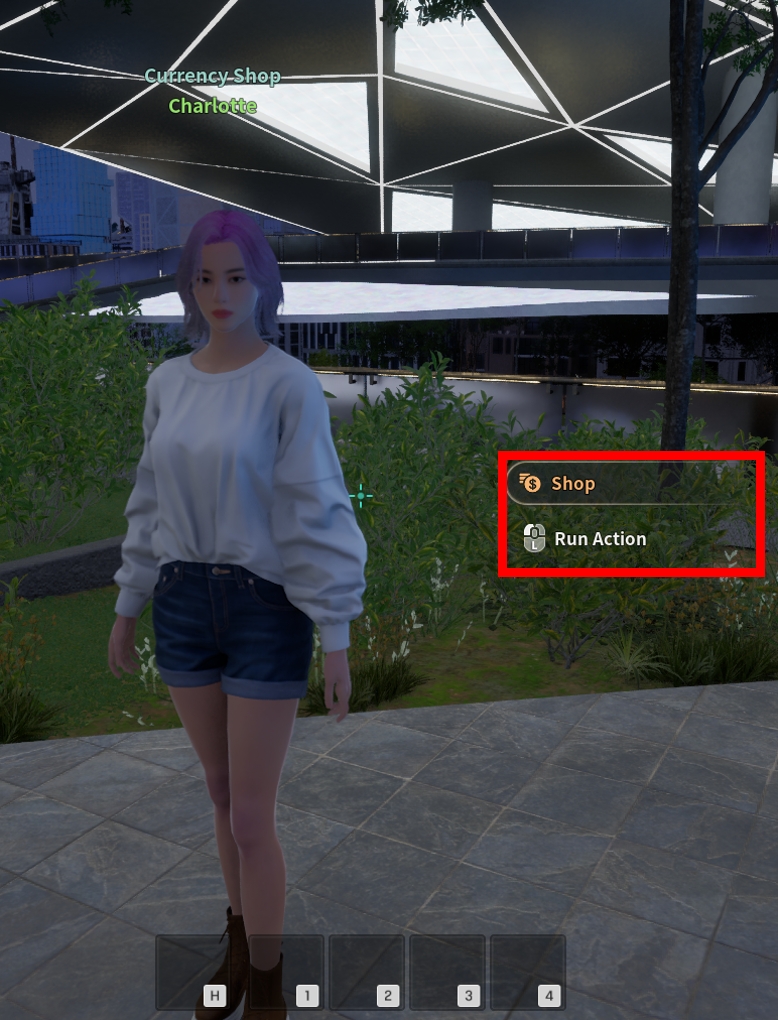Choose the Run Action option
The width and height of the screenshot is (778, 1020).
[598, 539]
